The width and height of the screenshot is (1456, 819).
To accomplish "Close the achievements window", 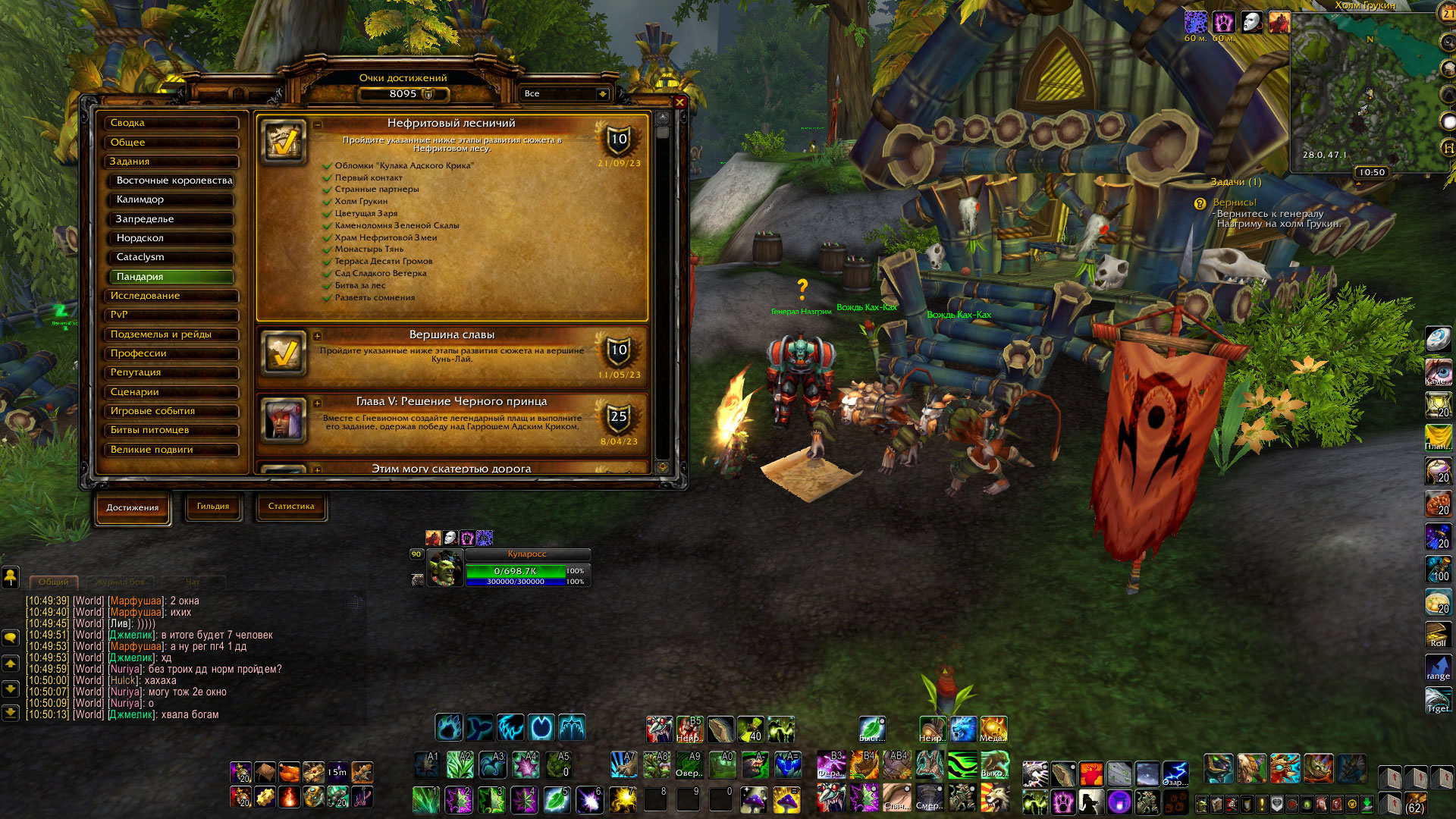I will click(x=679, y=102).
